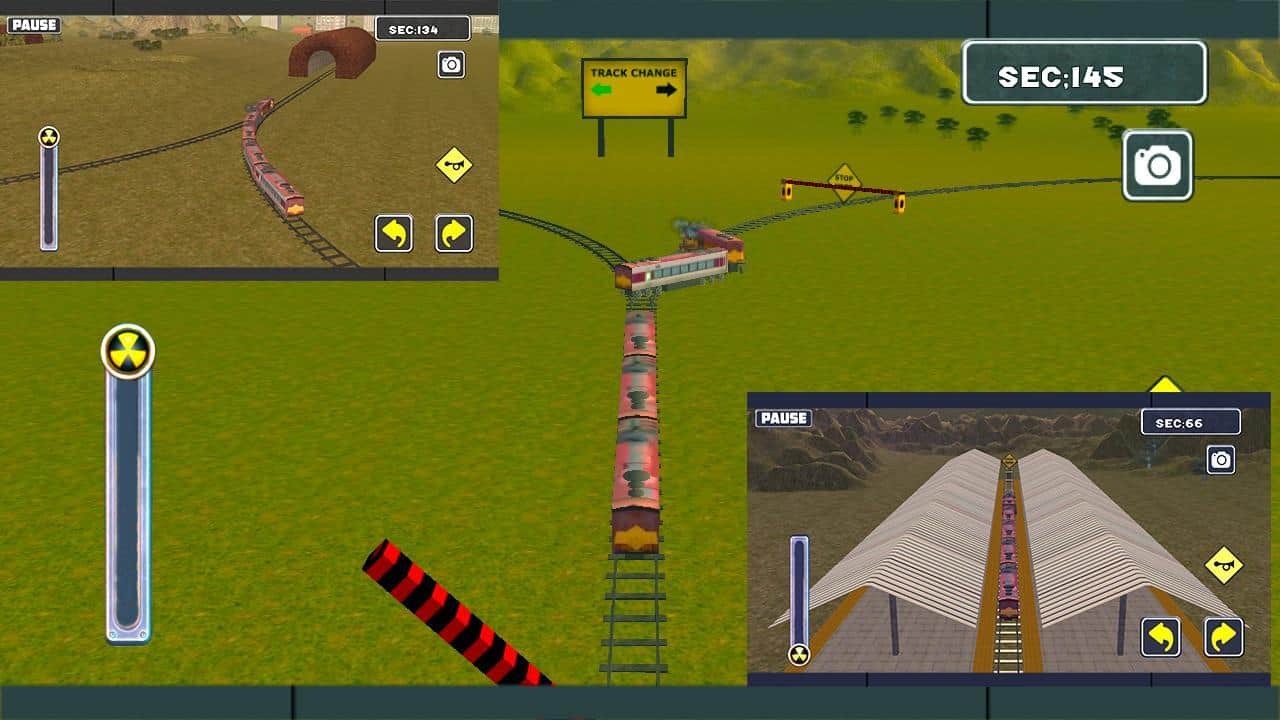Blow the horn in the station view

(x=1223, y=565)
